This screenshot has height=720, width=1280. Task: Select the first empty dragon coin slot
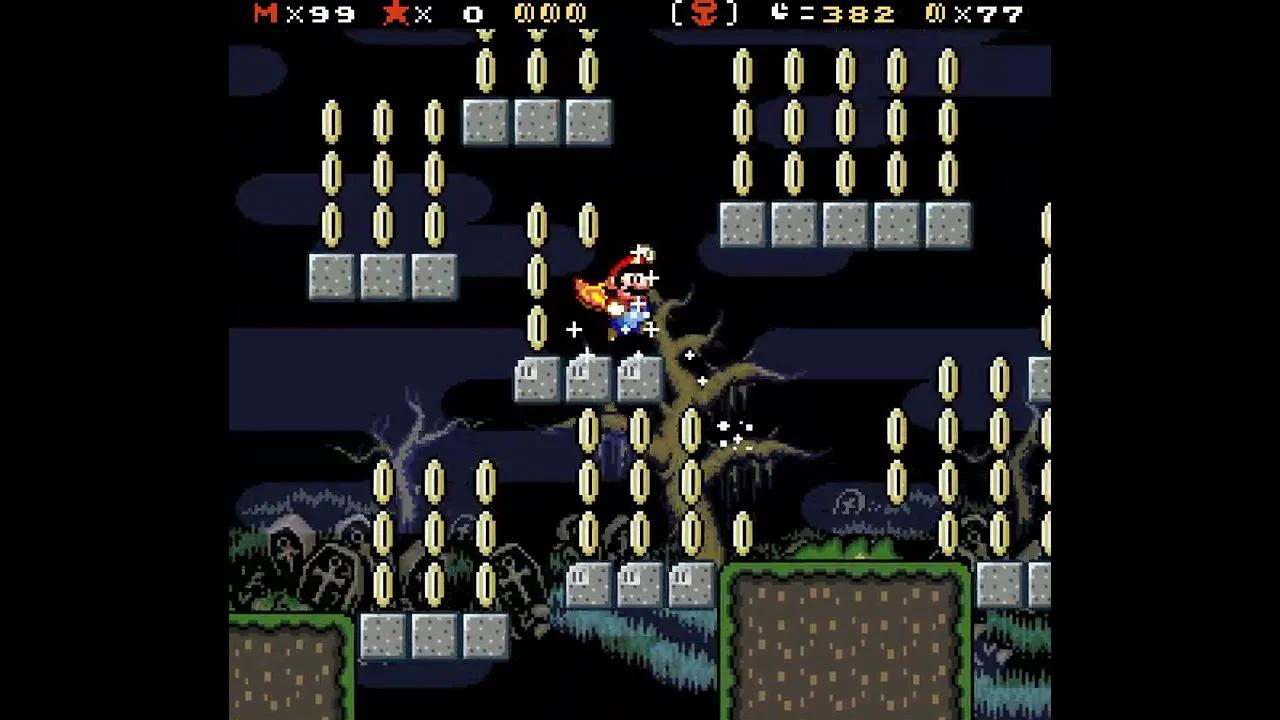coord(519,15)
